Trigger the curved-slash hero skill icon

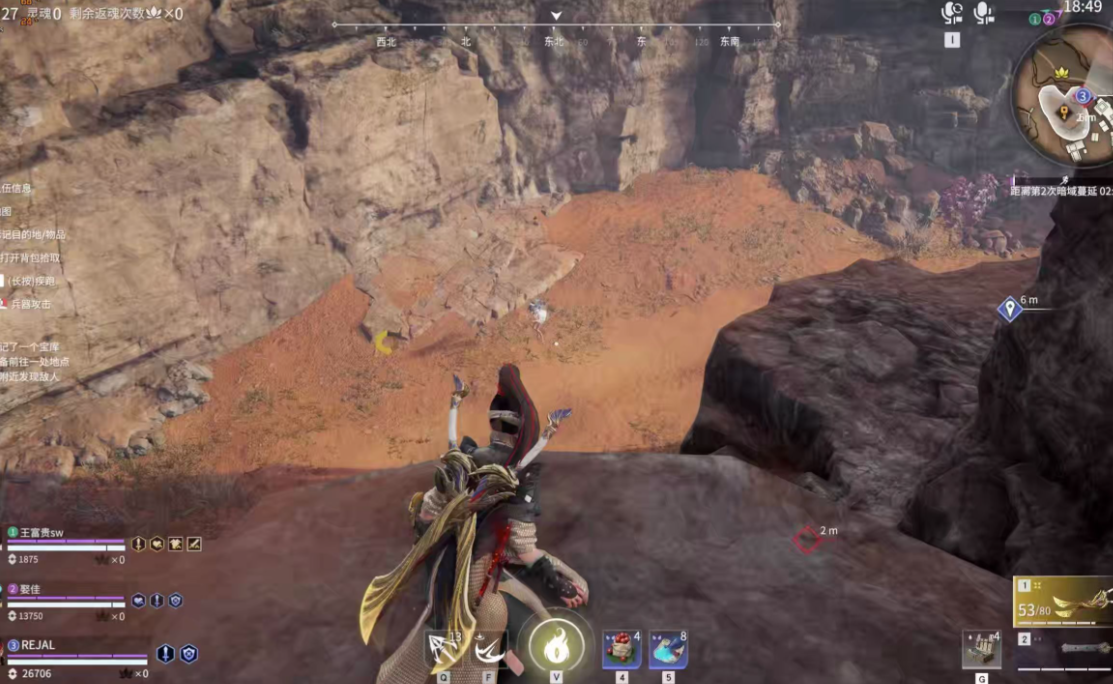click(x=489, y=649)
